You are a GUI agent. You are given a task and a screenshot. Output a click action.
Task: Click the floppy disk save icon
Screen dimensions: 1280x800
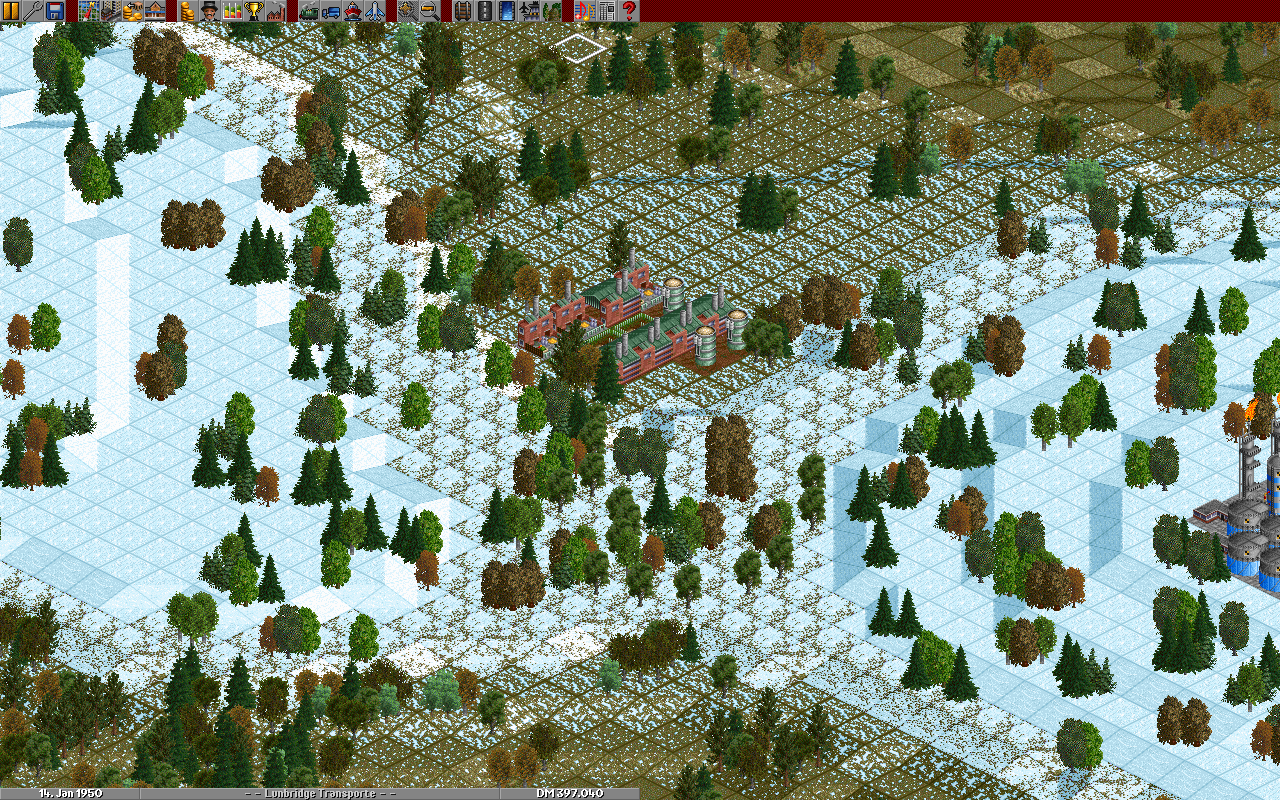pos(55,11)
